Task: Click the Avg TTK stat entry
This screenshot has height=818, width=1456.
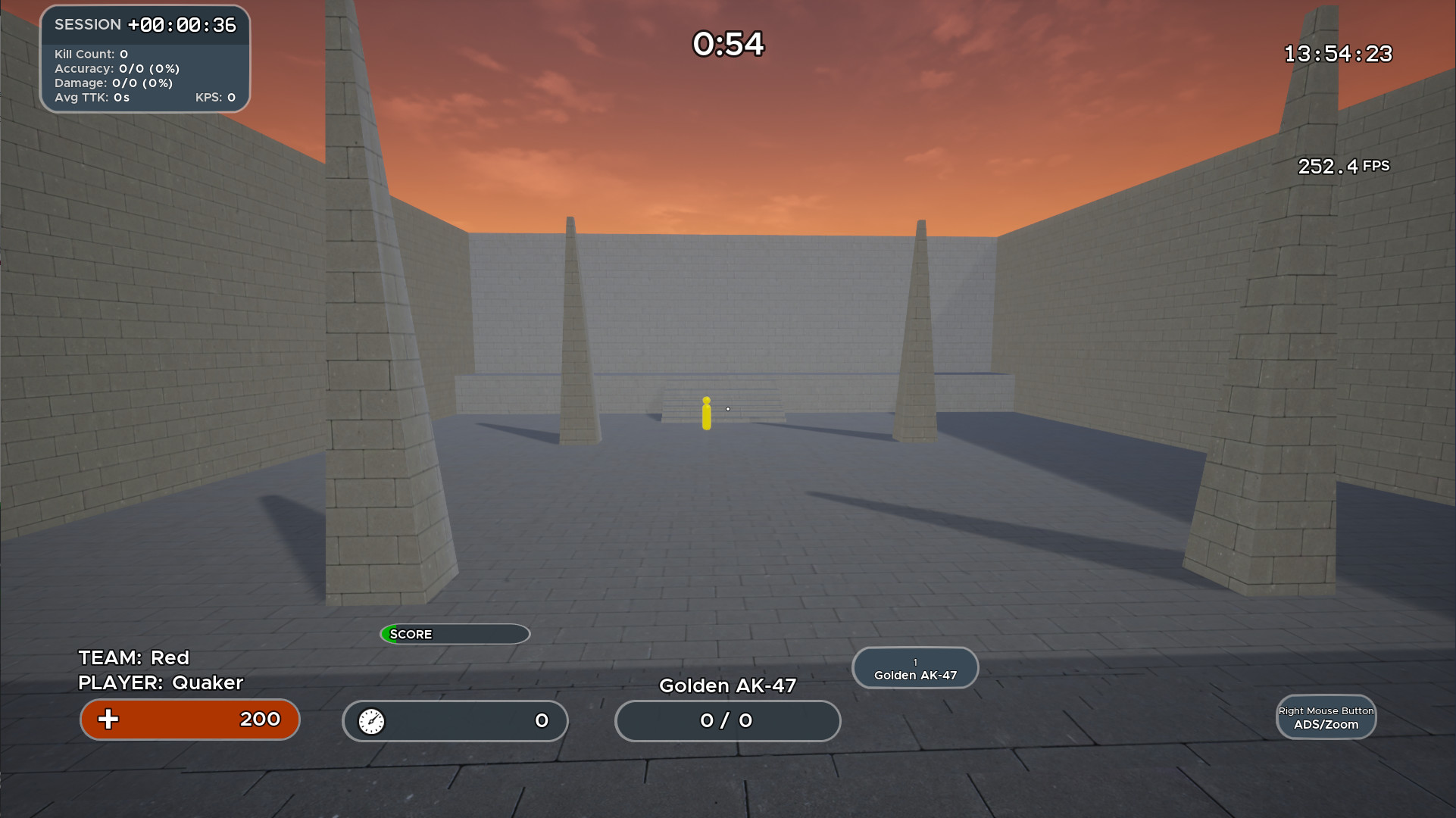Action: [92, 97]
